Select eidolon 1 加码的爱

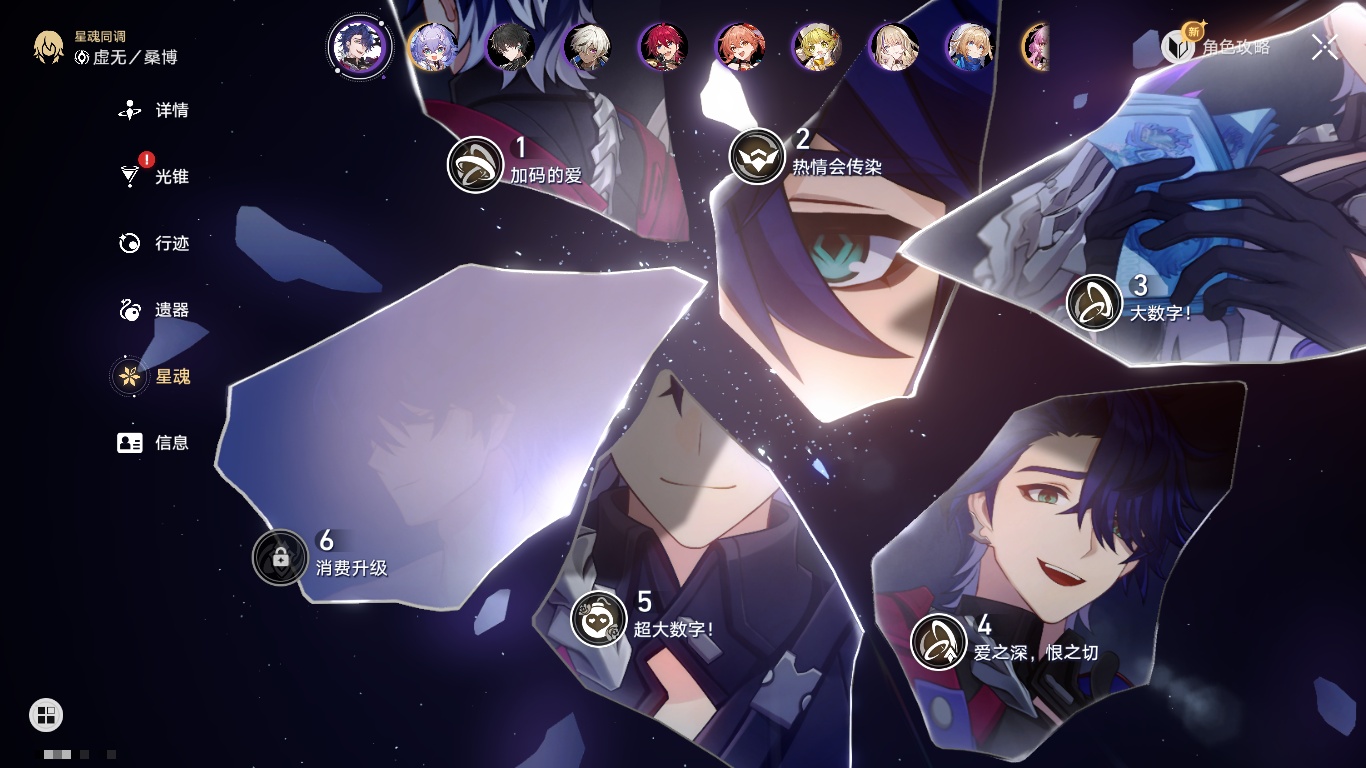tap(475, 165)
